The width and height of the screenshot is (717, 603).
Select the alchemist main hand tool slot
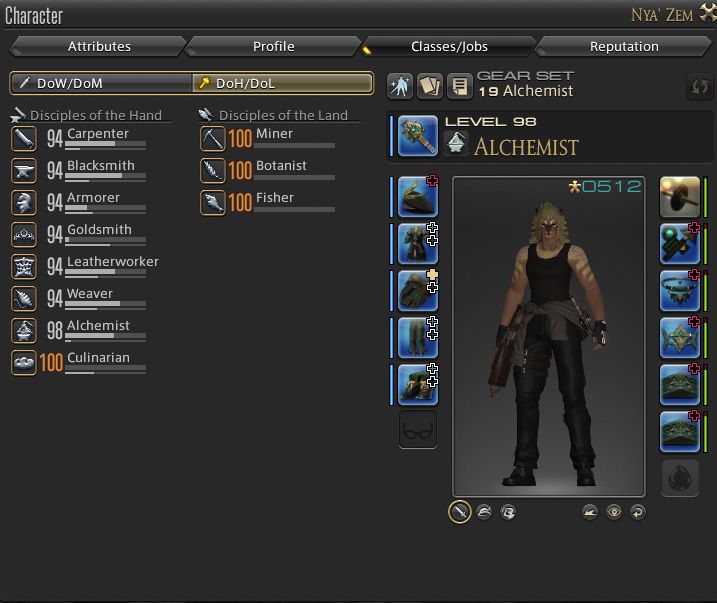[x=417, y=136]
